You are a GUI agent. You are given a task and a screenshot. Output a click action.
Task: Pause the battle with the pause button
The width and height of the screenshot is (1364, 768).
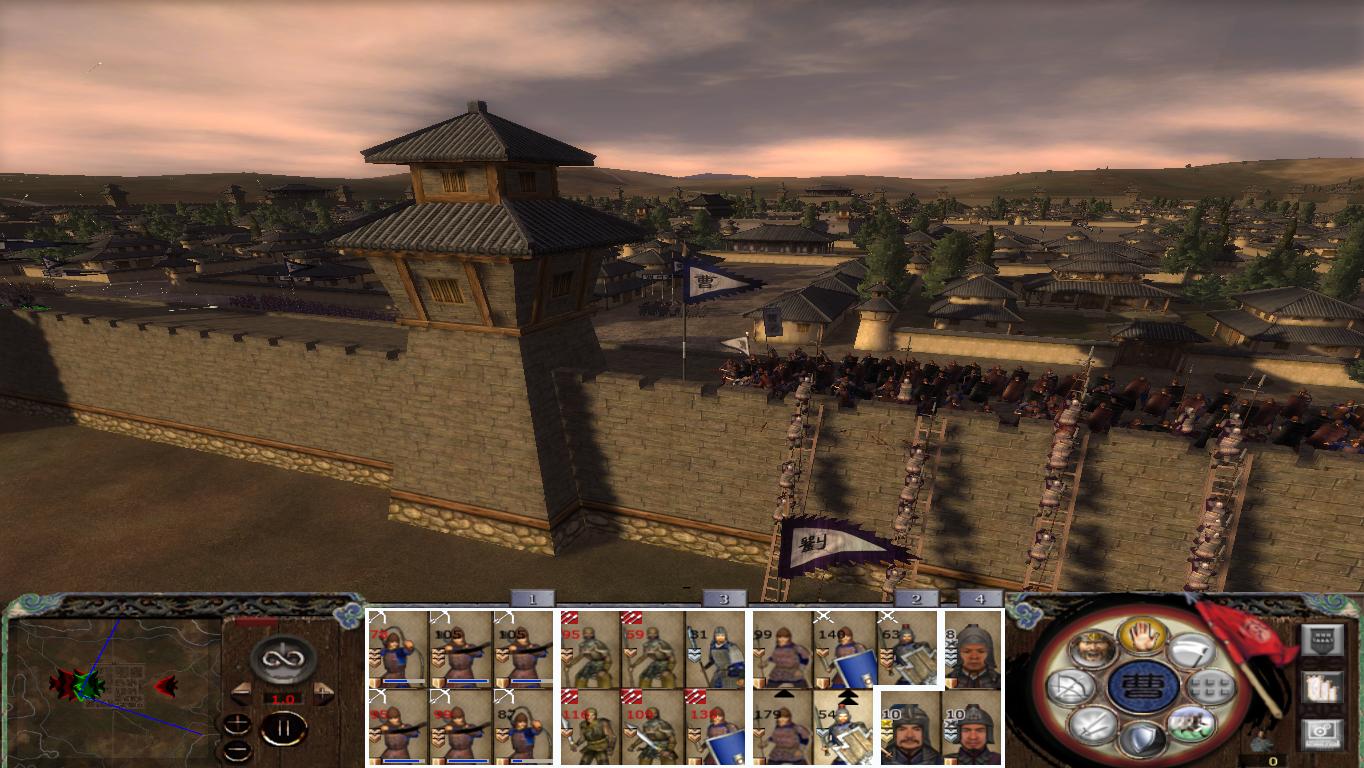[285, 728]
